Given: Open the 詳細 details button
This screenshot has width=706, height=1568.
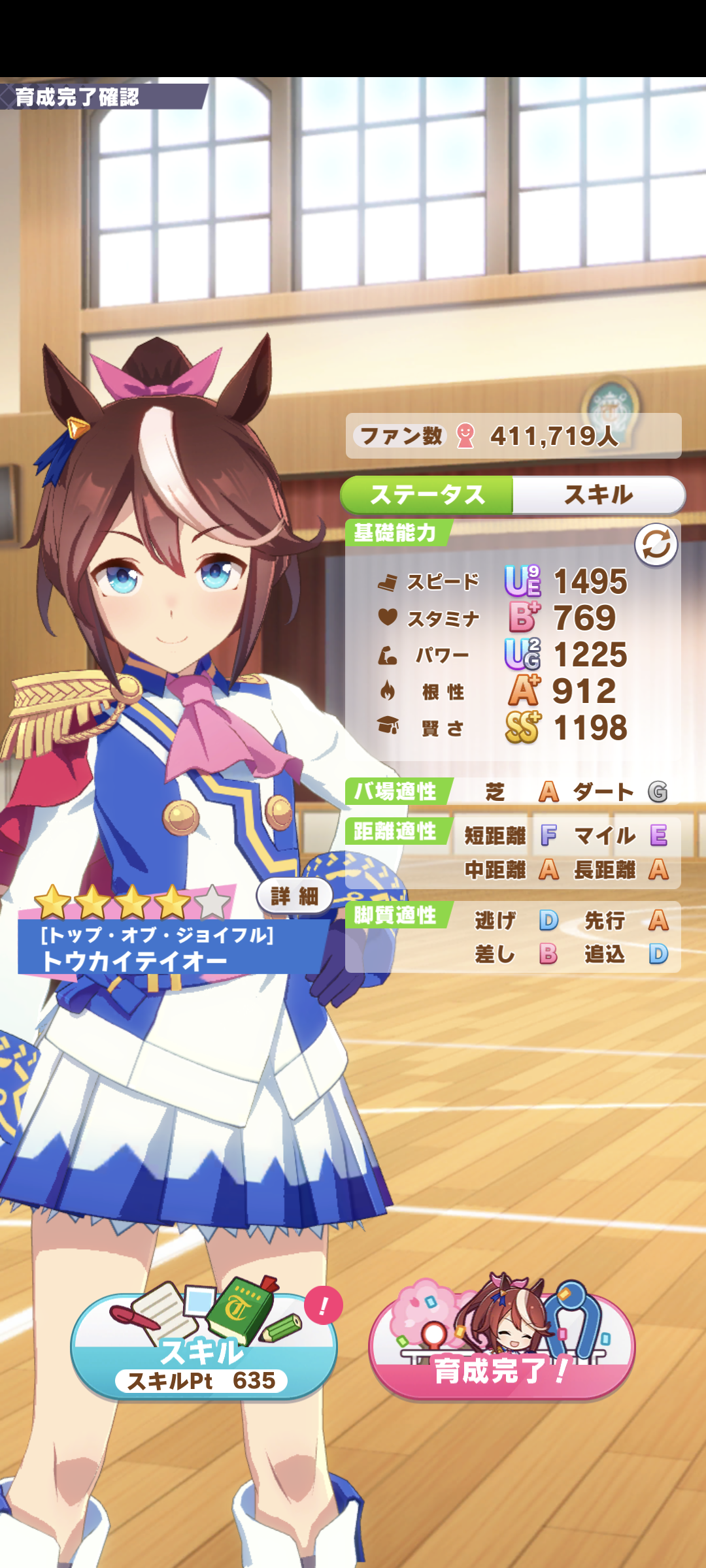Looking at the screenshot, I should [294, 896].
